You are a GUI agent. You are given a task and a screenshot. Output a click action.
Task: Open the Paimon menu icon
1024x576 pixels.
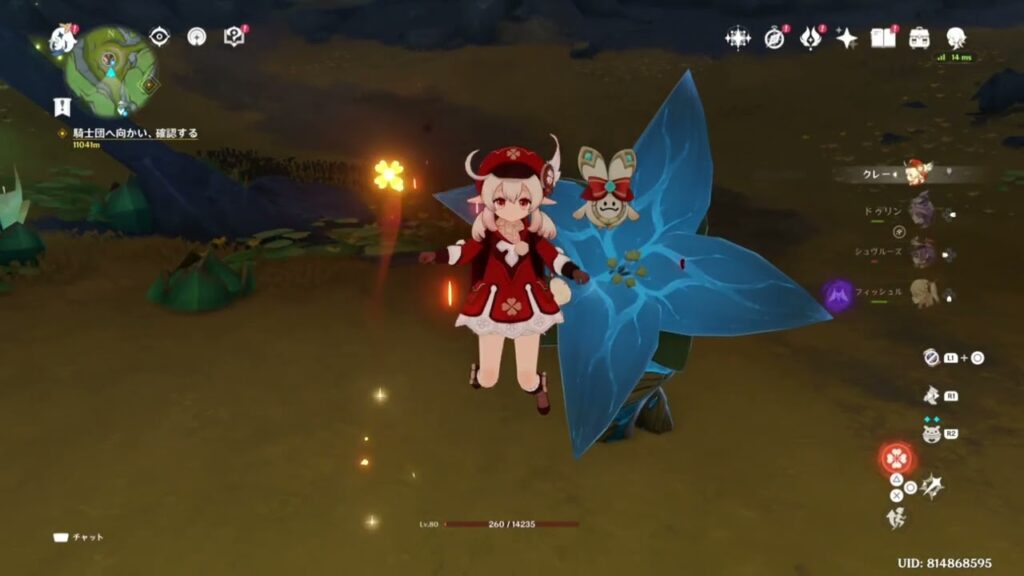[62, 39]
